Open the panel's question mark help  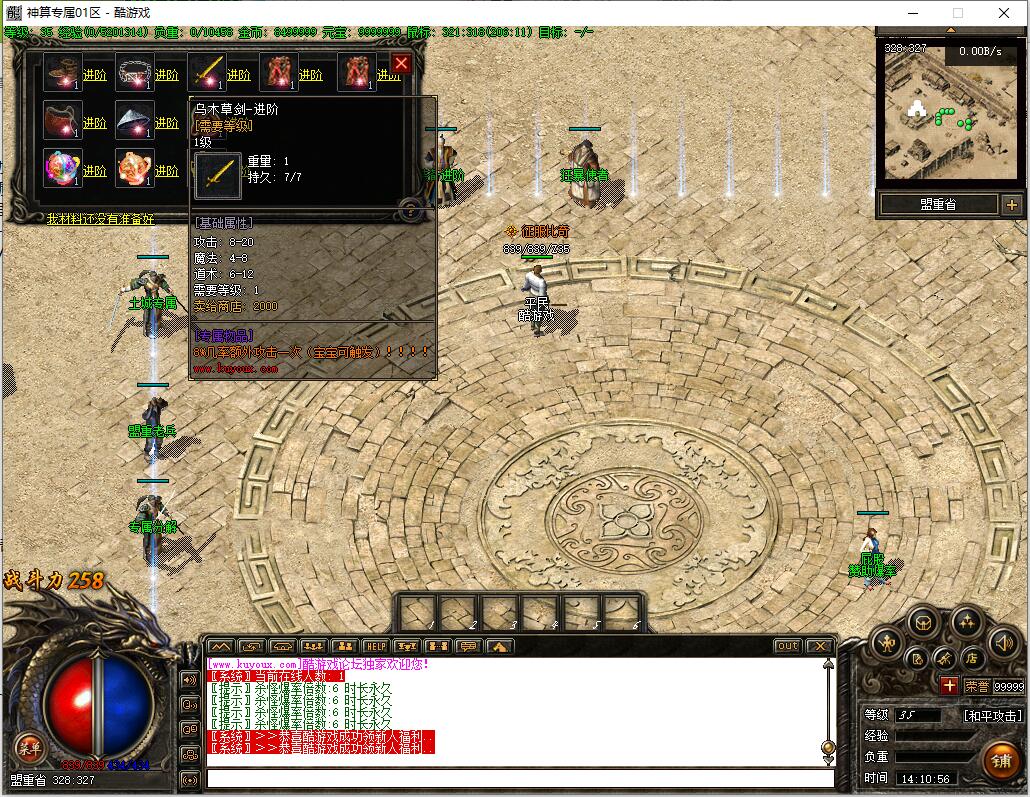(x=409, y=209)
